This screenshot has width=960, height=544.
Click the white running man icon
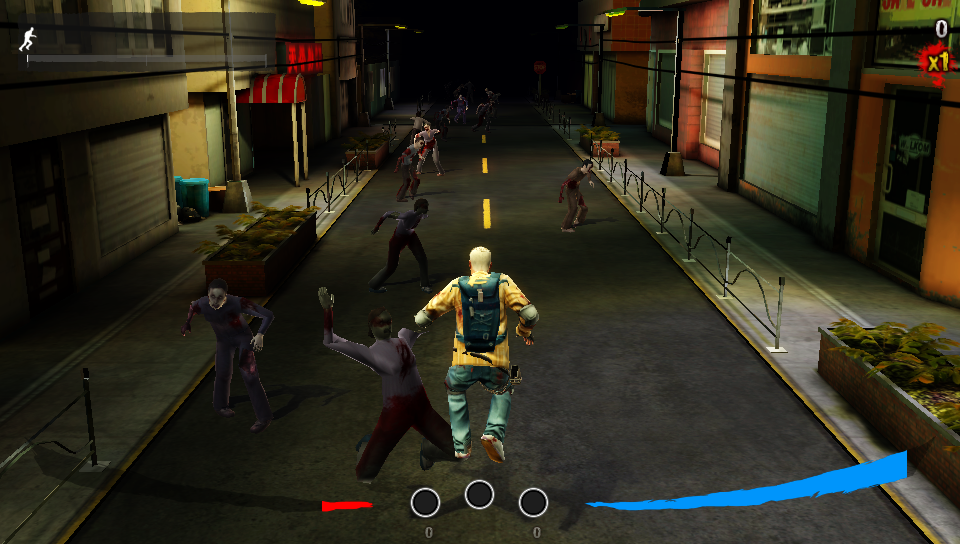click(x=27, y=40)
